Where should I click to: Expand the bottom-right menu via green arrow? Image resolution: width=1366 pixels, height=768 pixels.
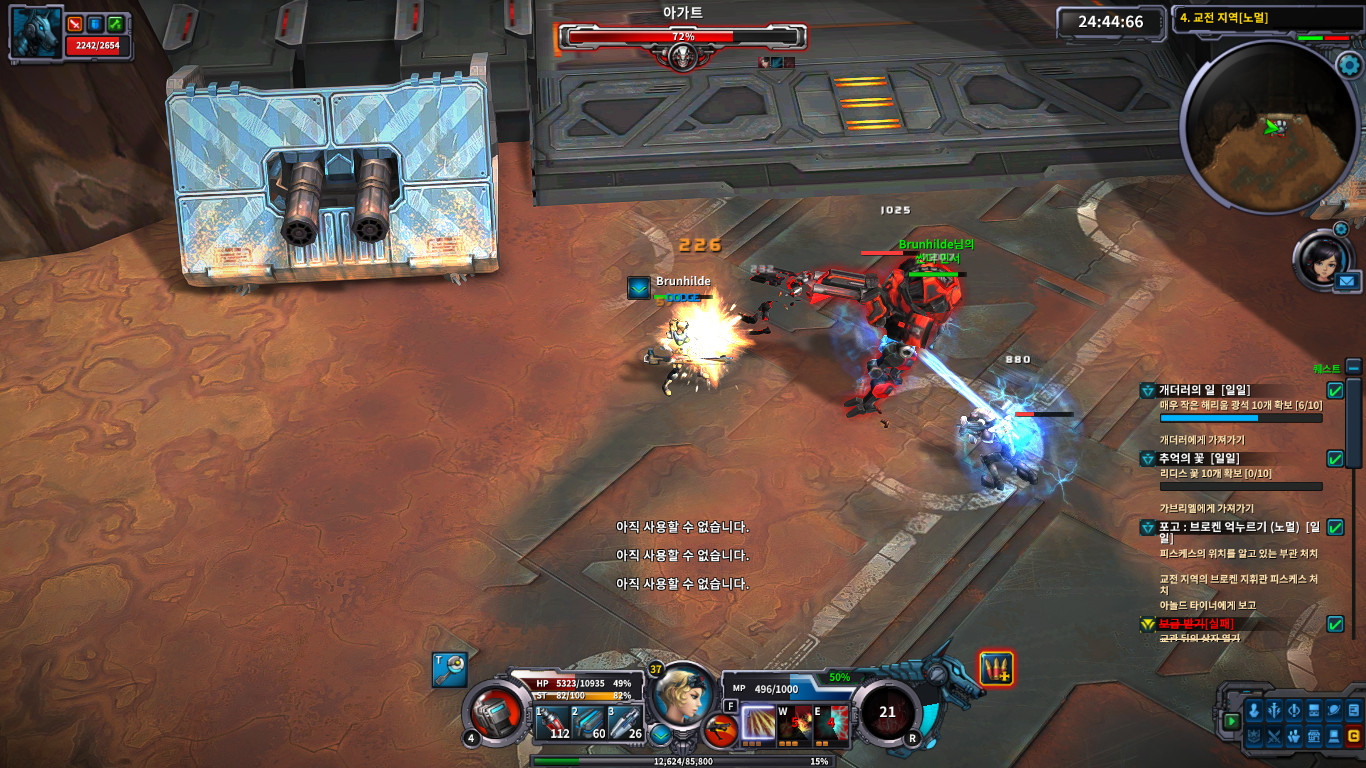1232,721
